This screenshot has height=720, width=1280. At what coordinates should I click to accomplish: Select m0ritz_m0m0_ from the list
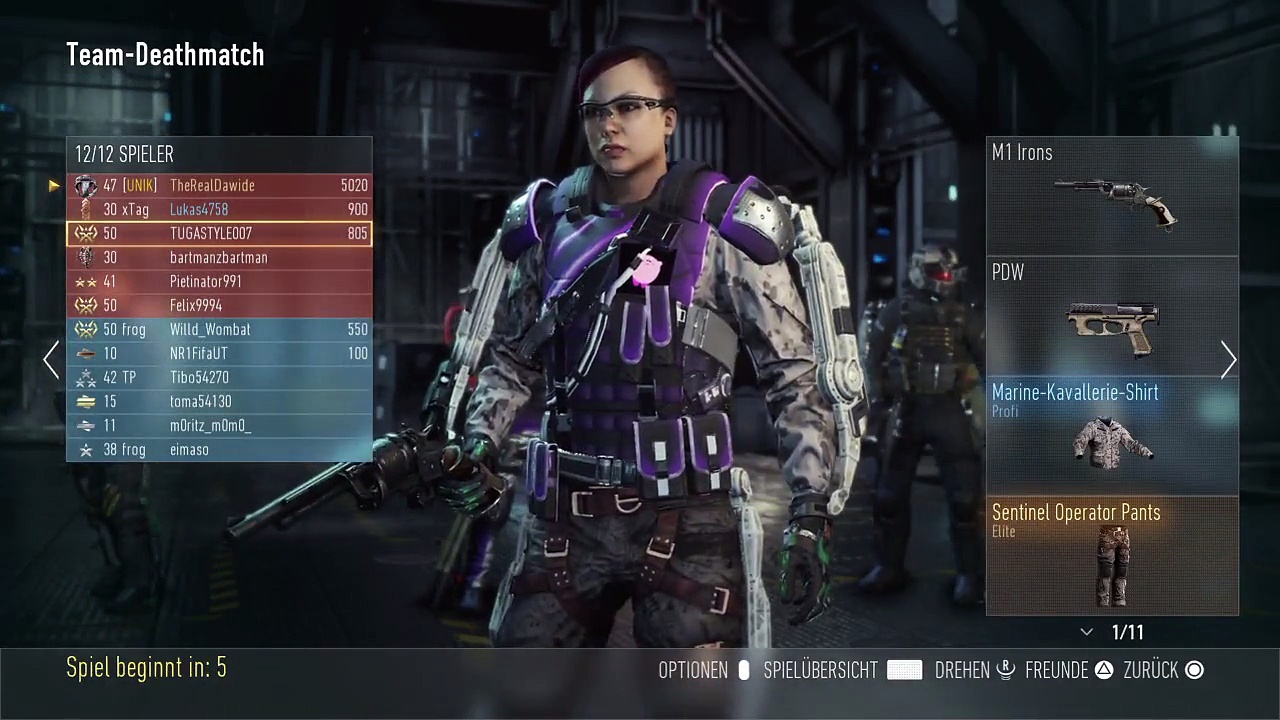tap(219, 425)
